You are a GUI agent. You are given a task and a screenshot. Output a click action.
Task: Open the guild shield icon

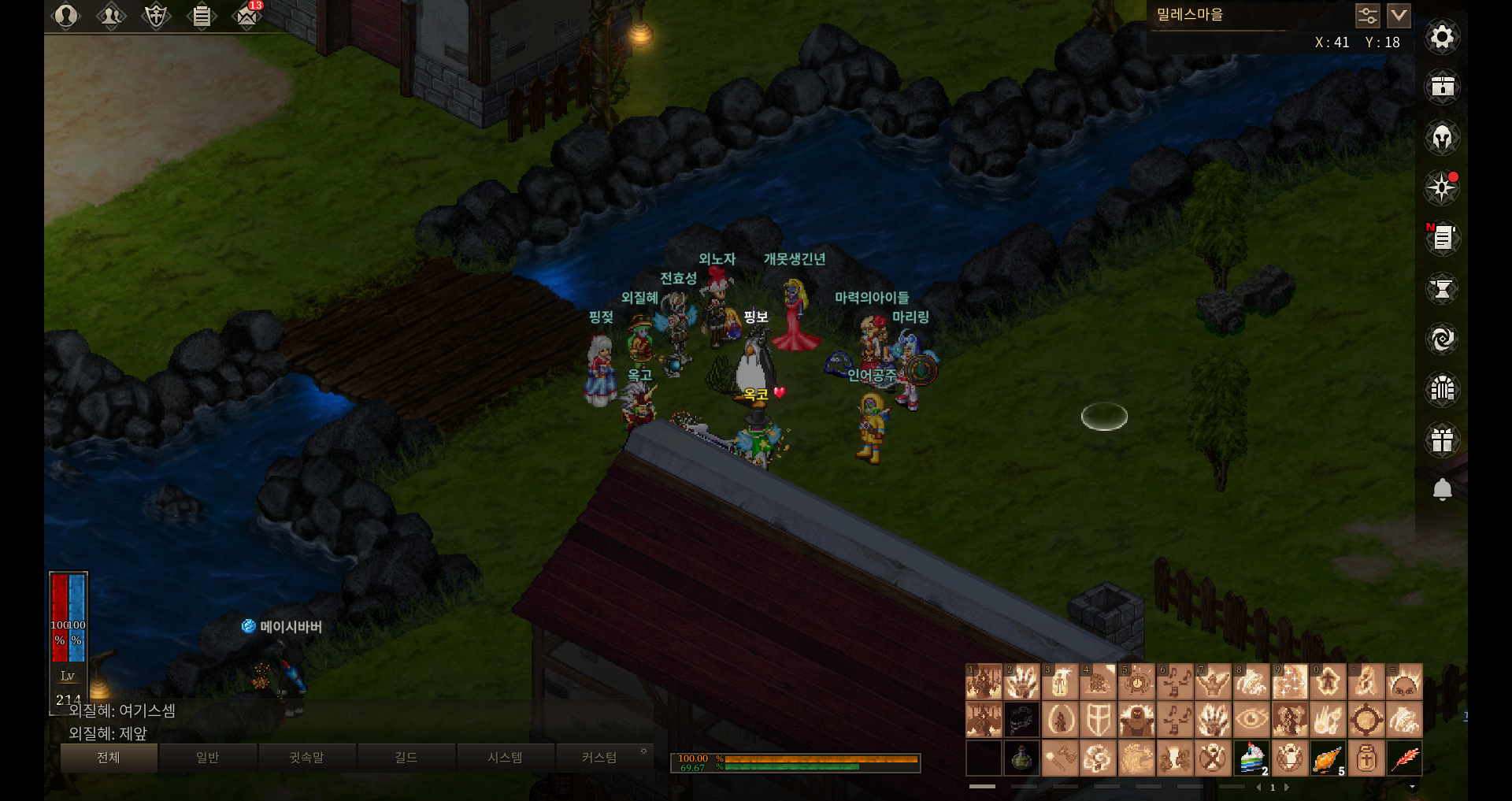coord(156,16)
